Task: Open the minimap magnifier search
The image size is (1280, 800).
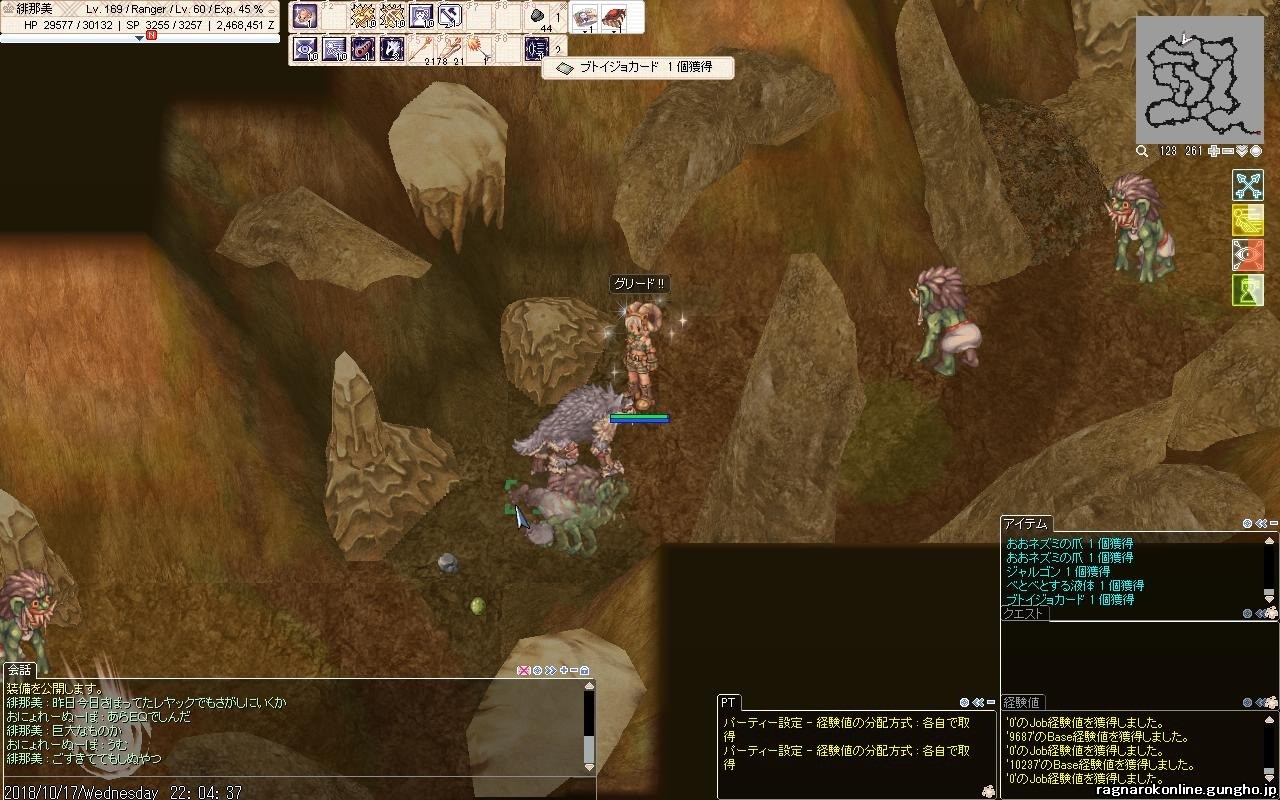Action: point(1142,151)
